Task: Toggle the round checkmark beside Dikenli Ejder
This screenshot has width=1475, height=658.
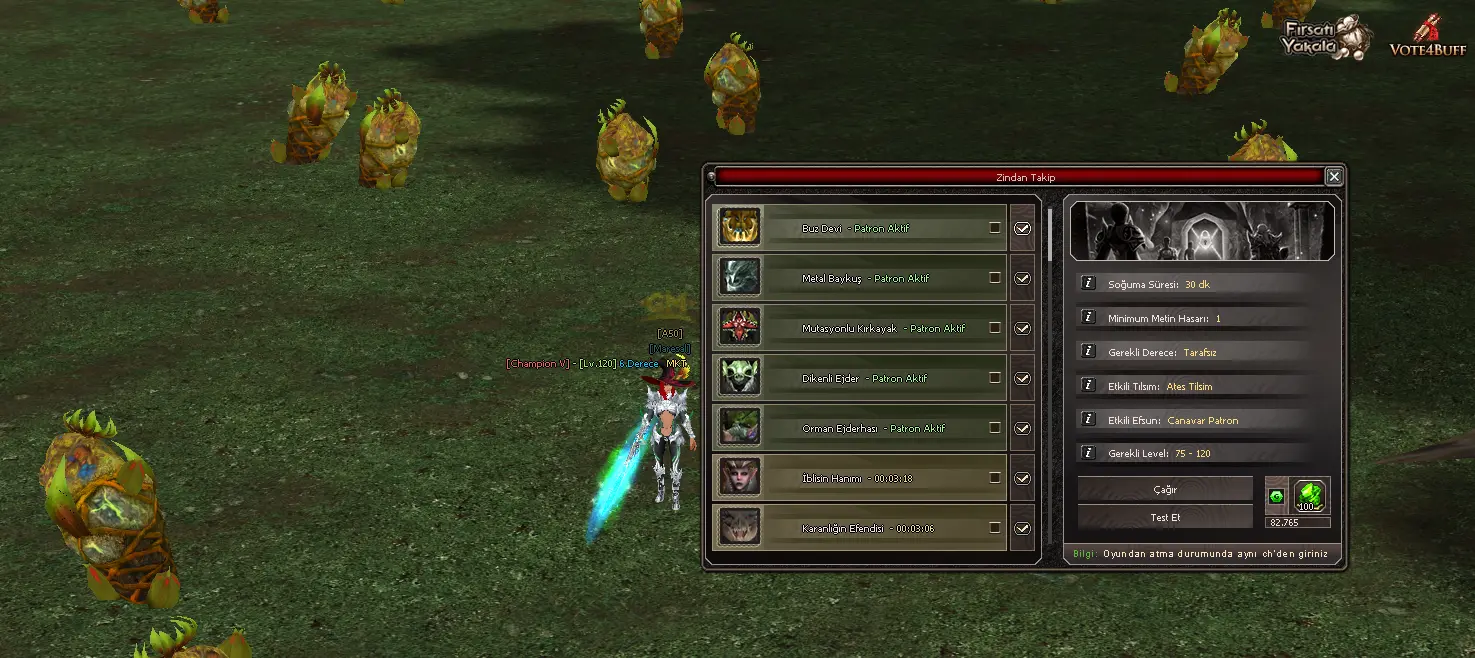Action: (1022, 378)
